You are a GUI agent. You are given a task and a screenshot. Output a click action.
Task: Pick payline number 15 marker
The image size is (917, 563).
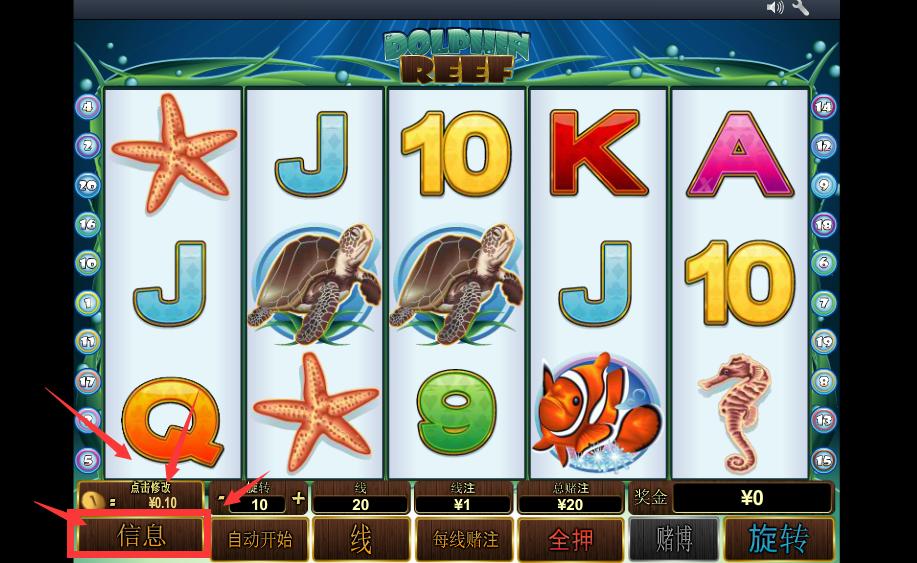(x=824, y=460)
